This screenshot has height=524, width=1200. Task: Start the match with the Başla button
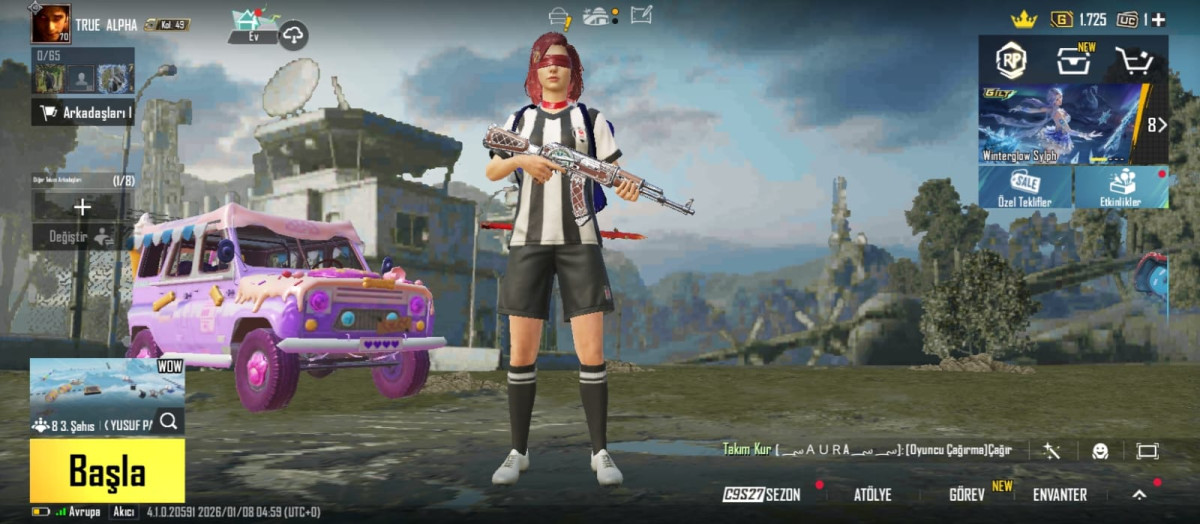107,470
